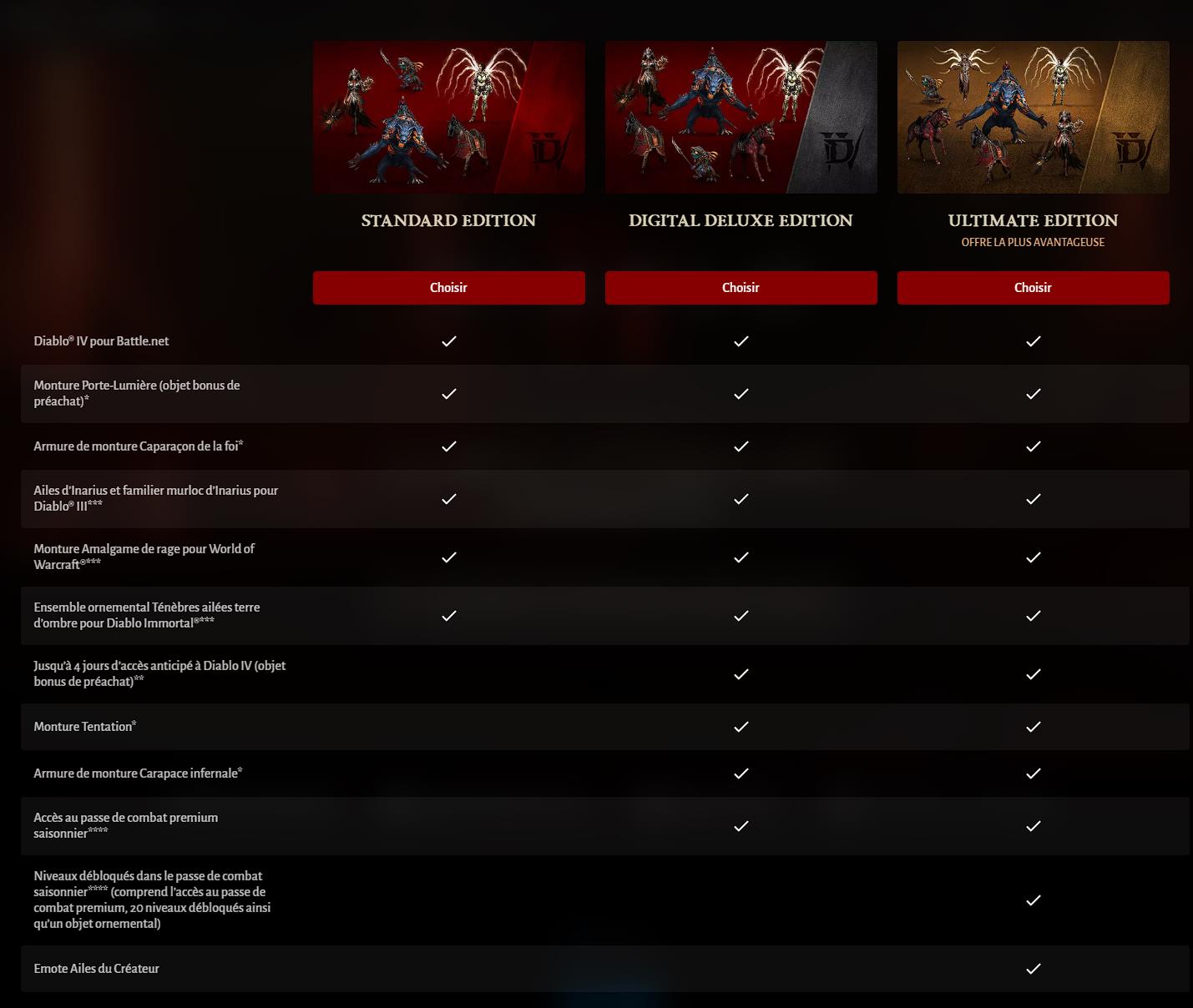The image size is (1193, 1008).
Task: Click Ultimate checkmark for Armure Carapace infernale
Action: 1034,774
